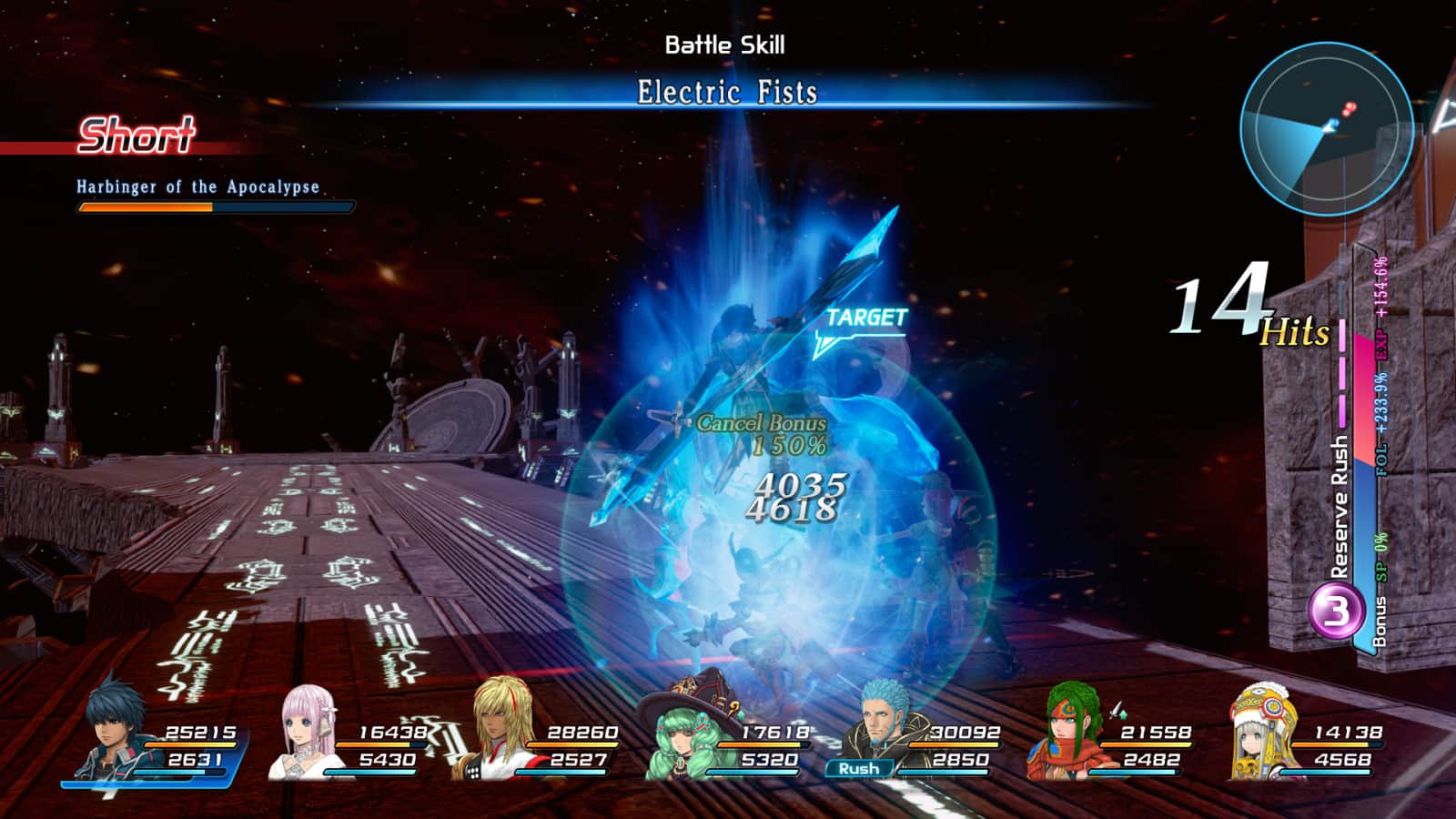1456x819 pixels.
Task: Select the dark-haired swordsman party portrait
Action: [116, 733]
